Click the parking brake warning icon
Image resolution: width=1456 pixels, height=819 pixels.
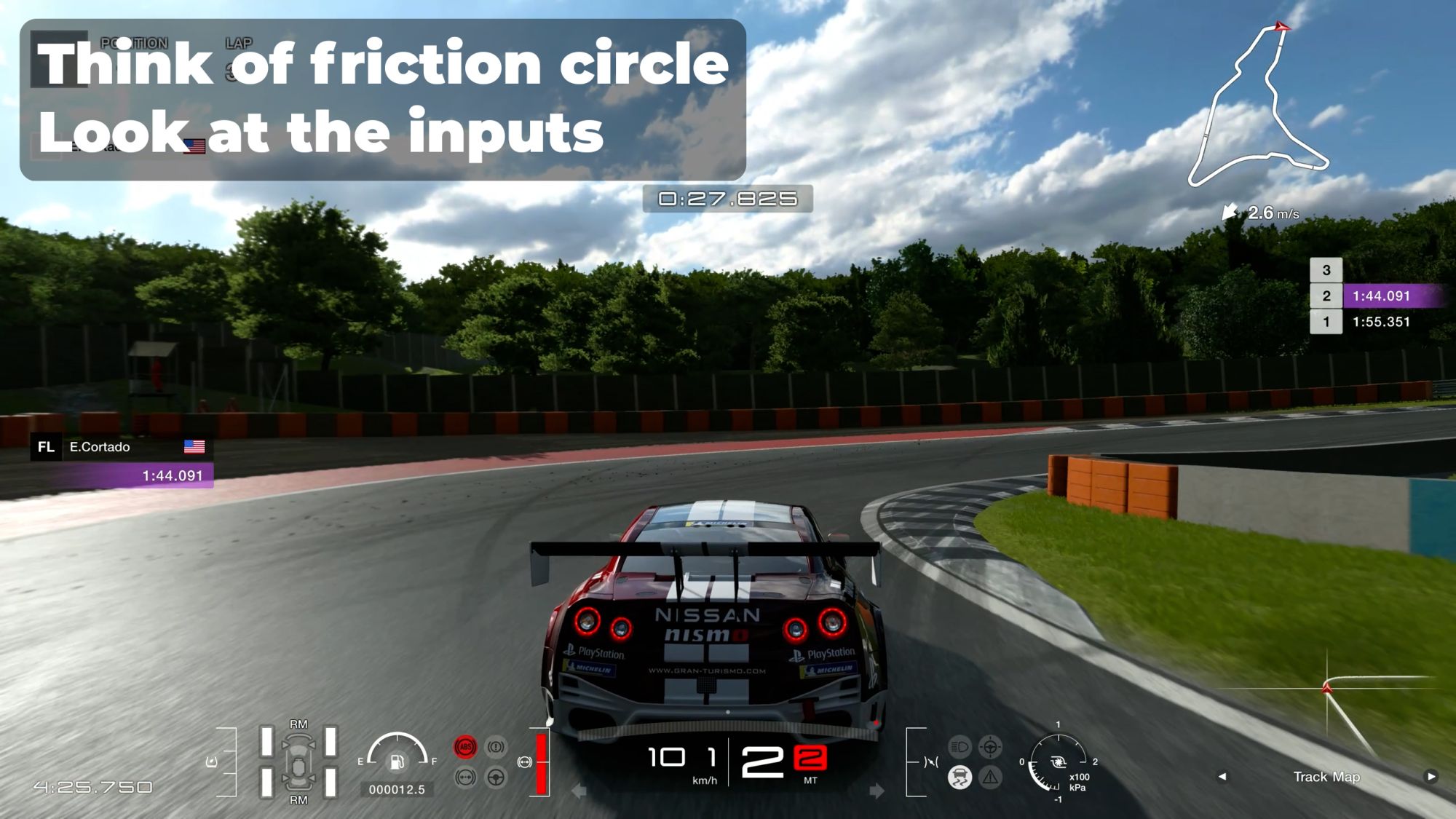click(496, 747)
